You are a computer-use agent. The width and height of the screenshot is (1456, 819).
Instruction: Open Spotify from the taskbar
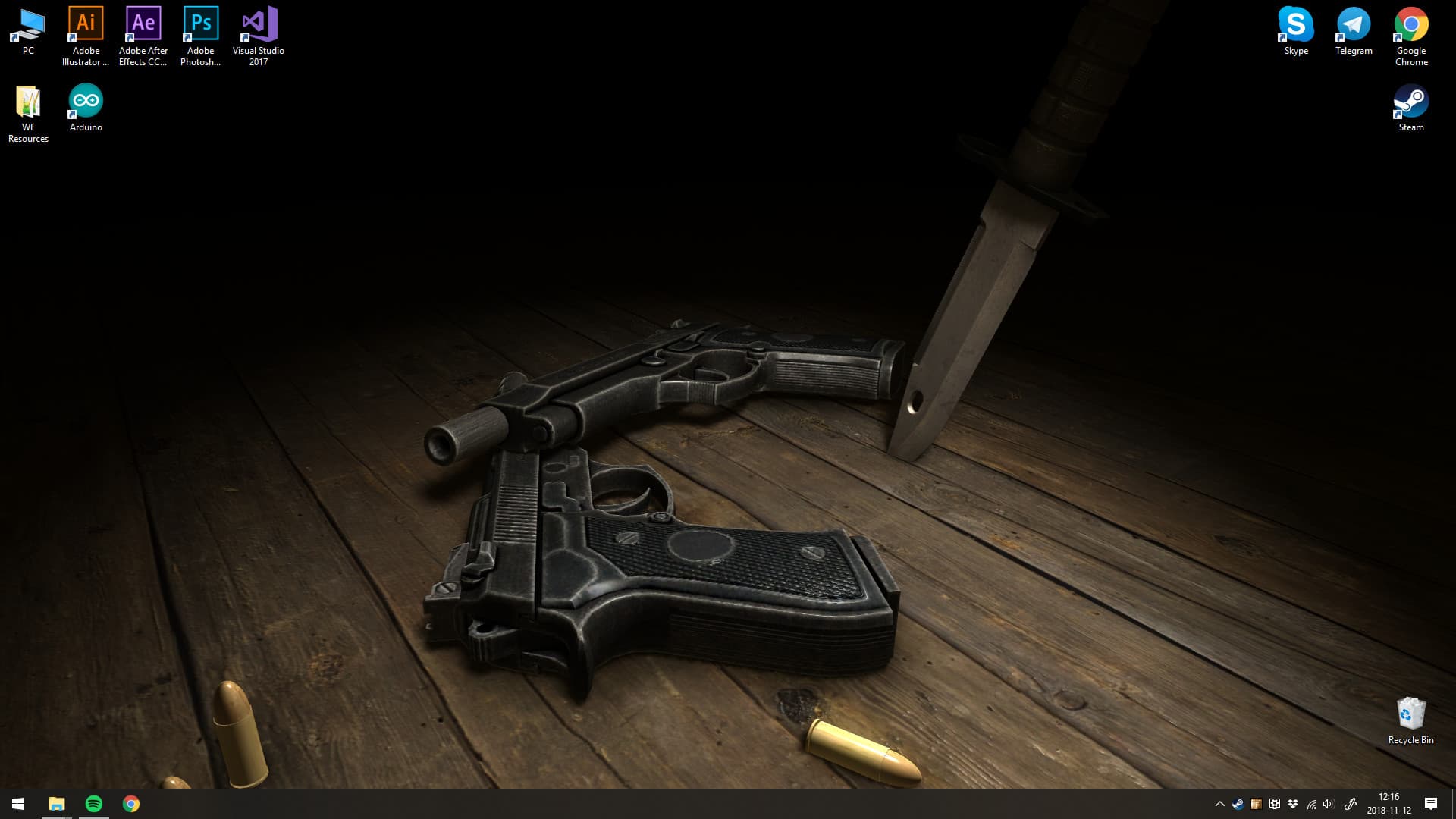click(x=94, y=804)
